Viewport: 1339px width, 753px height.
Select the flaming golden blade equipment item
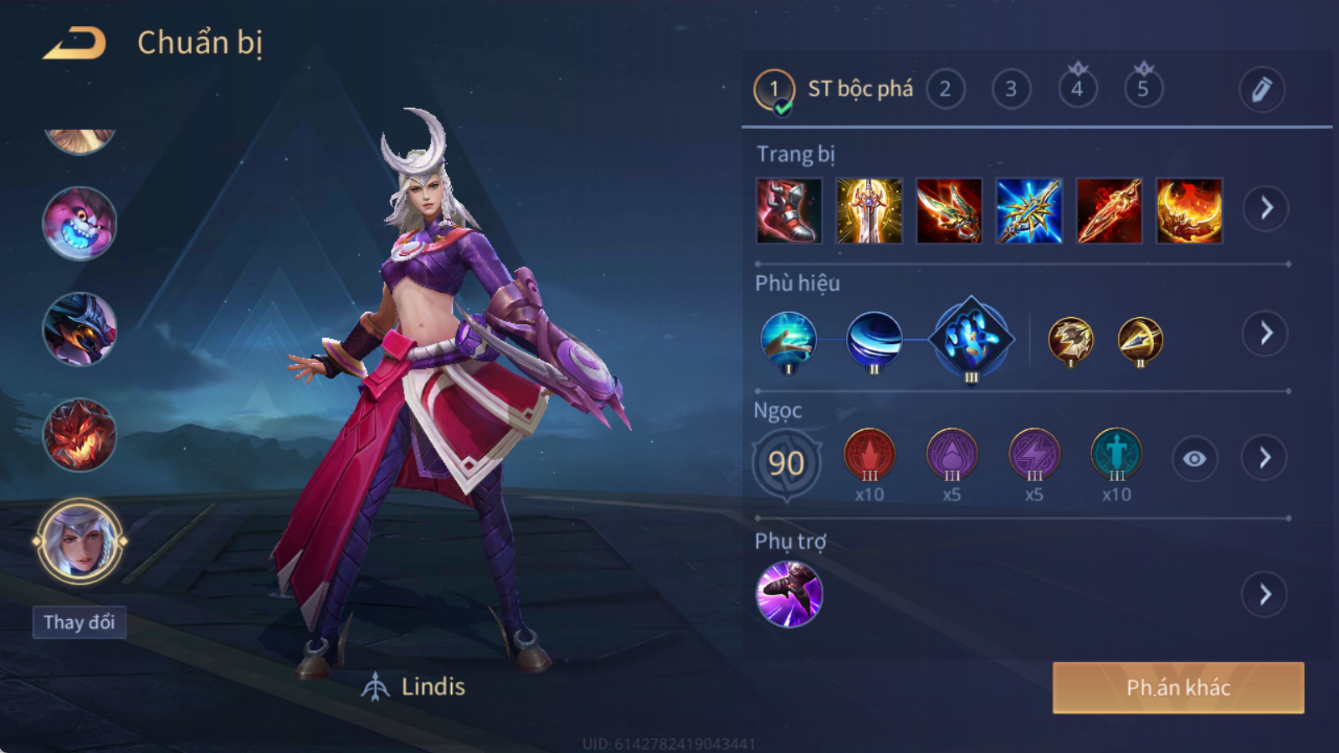click(1189, 211)
